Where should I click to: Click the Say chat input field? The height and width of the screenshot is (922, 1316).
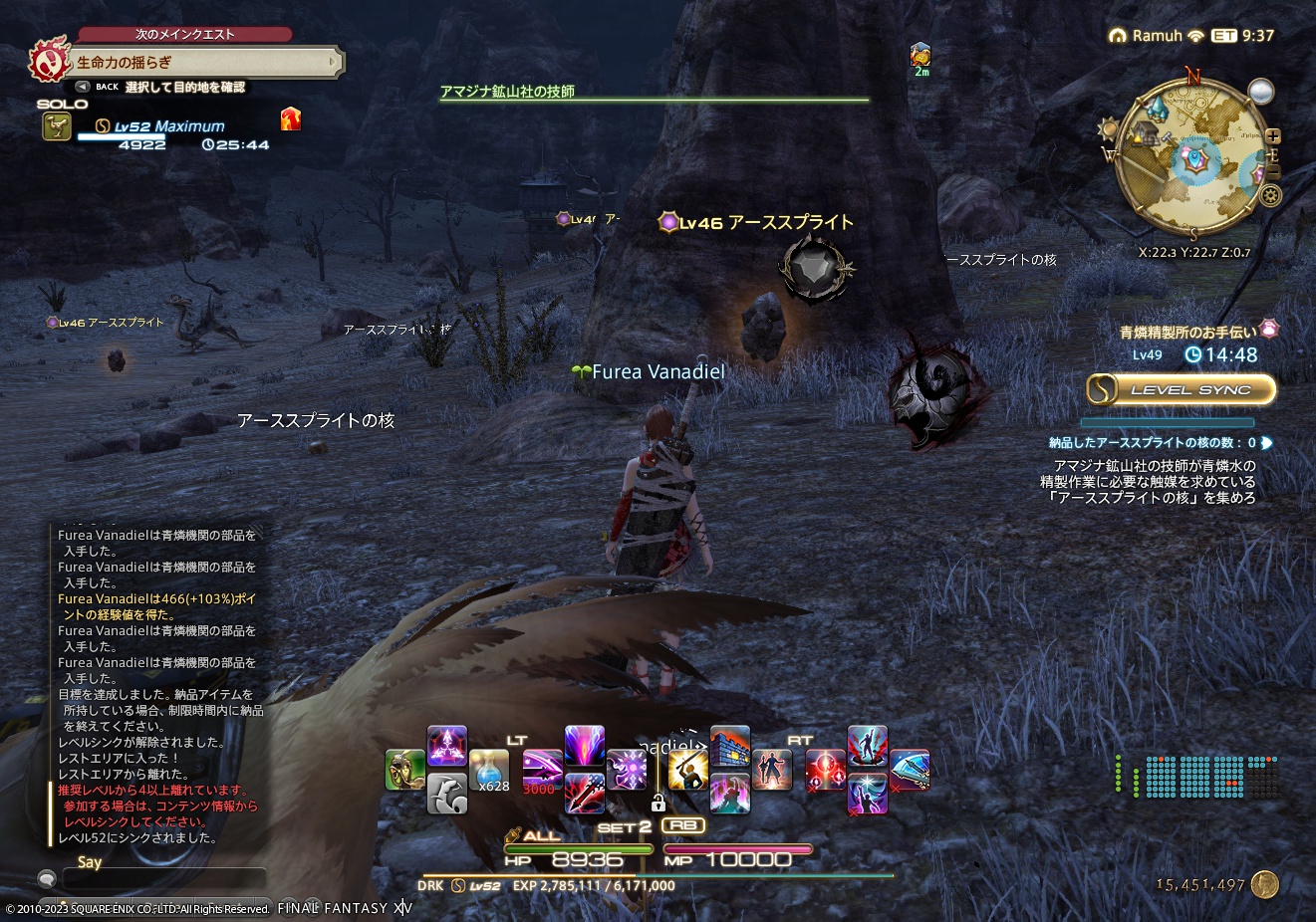(164, 877)
